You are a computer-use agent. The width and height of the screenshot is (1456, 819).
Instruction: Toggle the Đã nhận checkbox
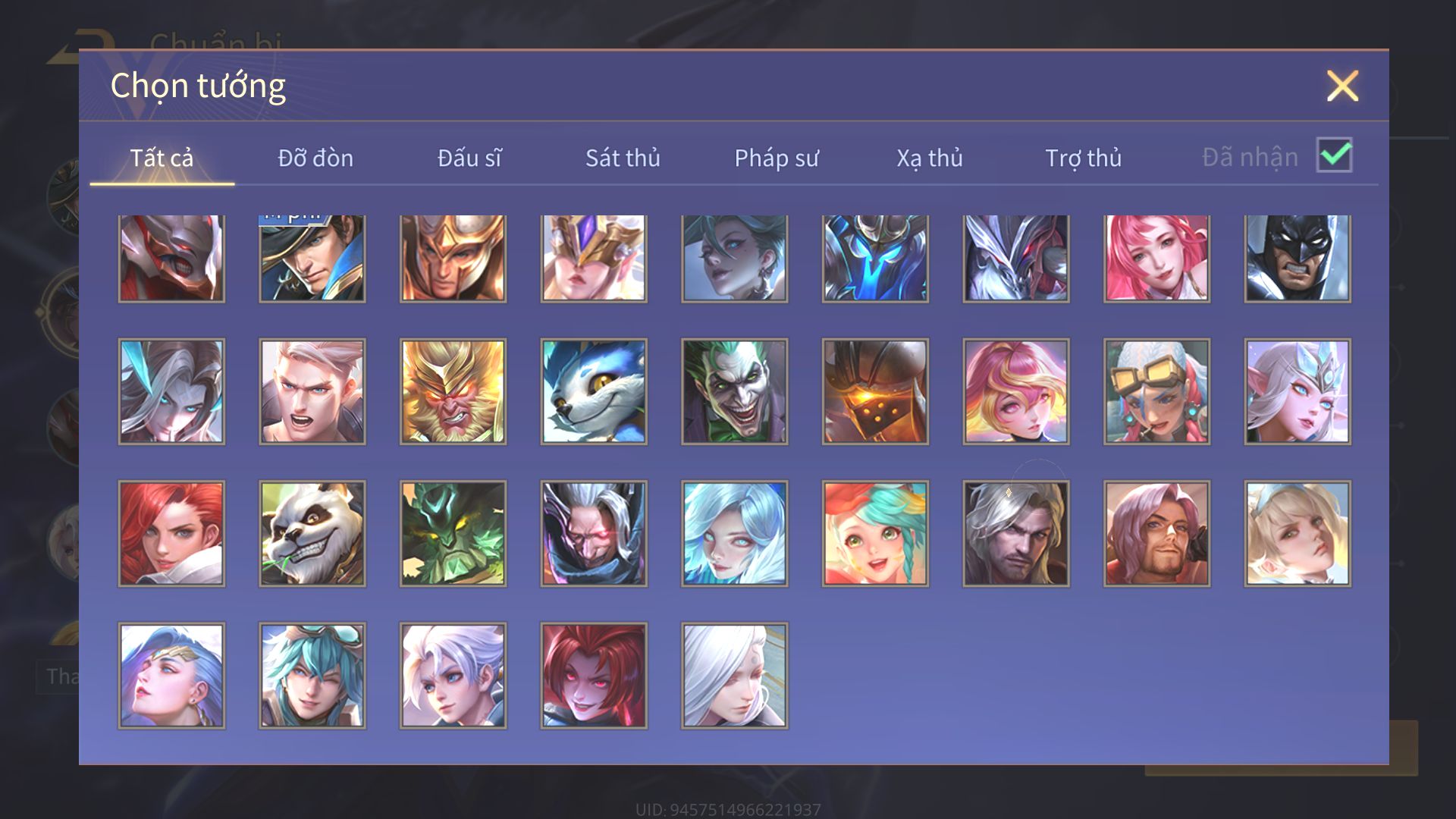point(1334,155)
